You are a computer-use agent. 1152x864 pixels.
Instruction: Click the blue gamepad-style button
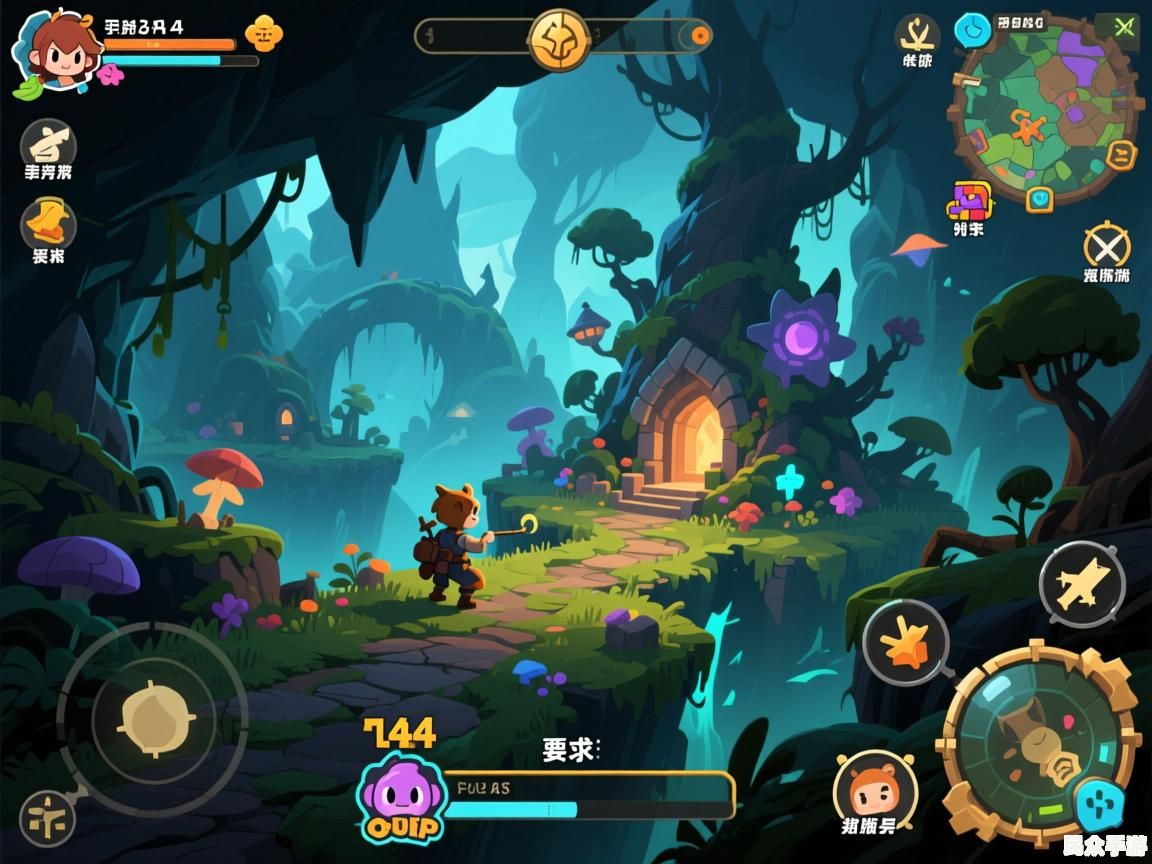1098,804
